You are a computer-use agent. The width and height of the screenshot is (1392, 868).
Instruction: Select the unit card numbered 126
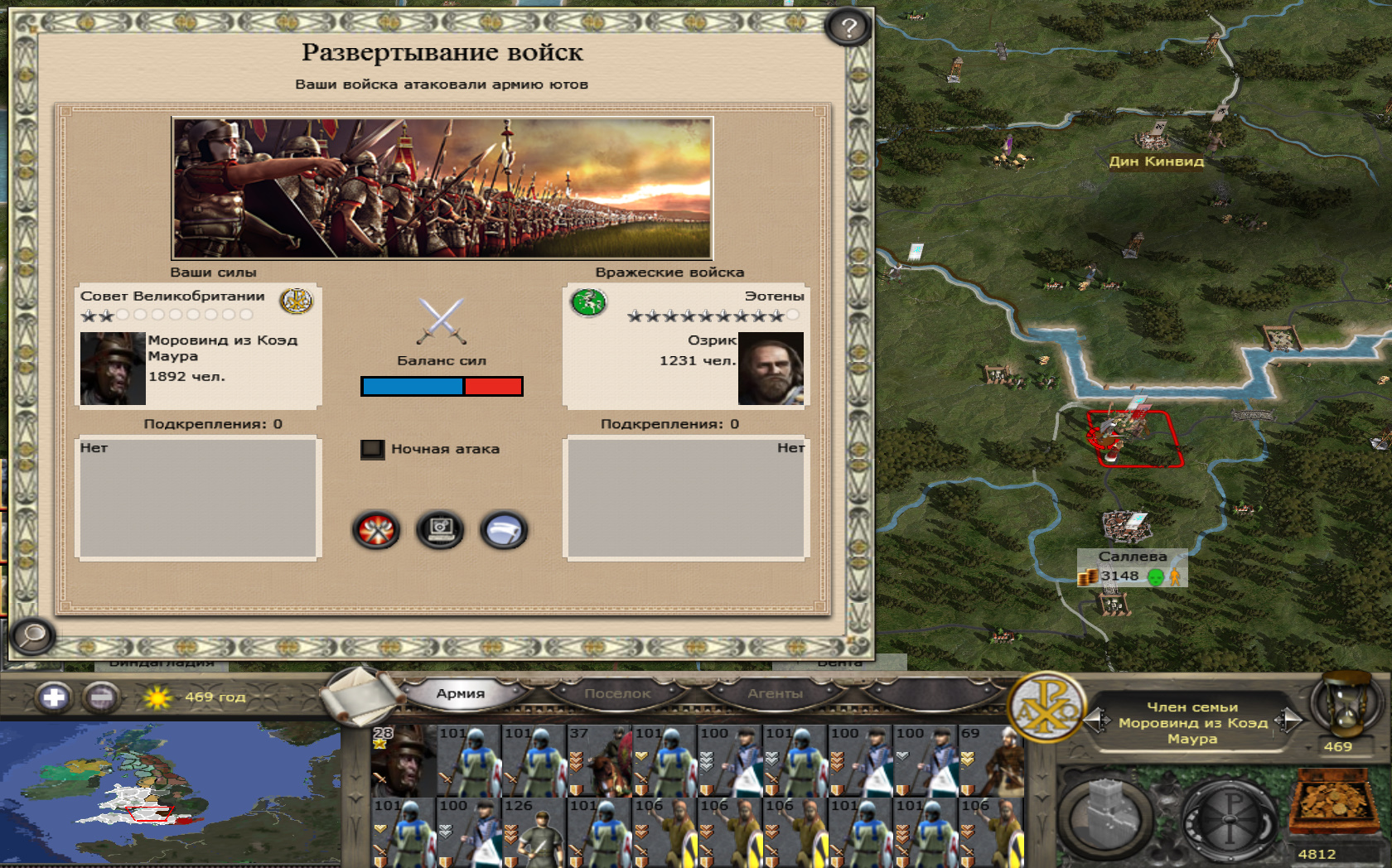534,832
